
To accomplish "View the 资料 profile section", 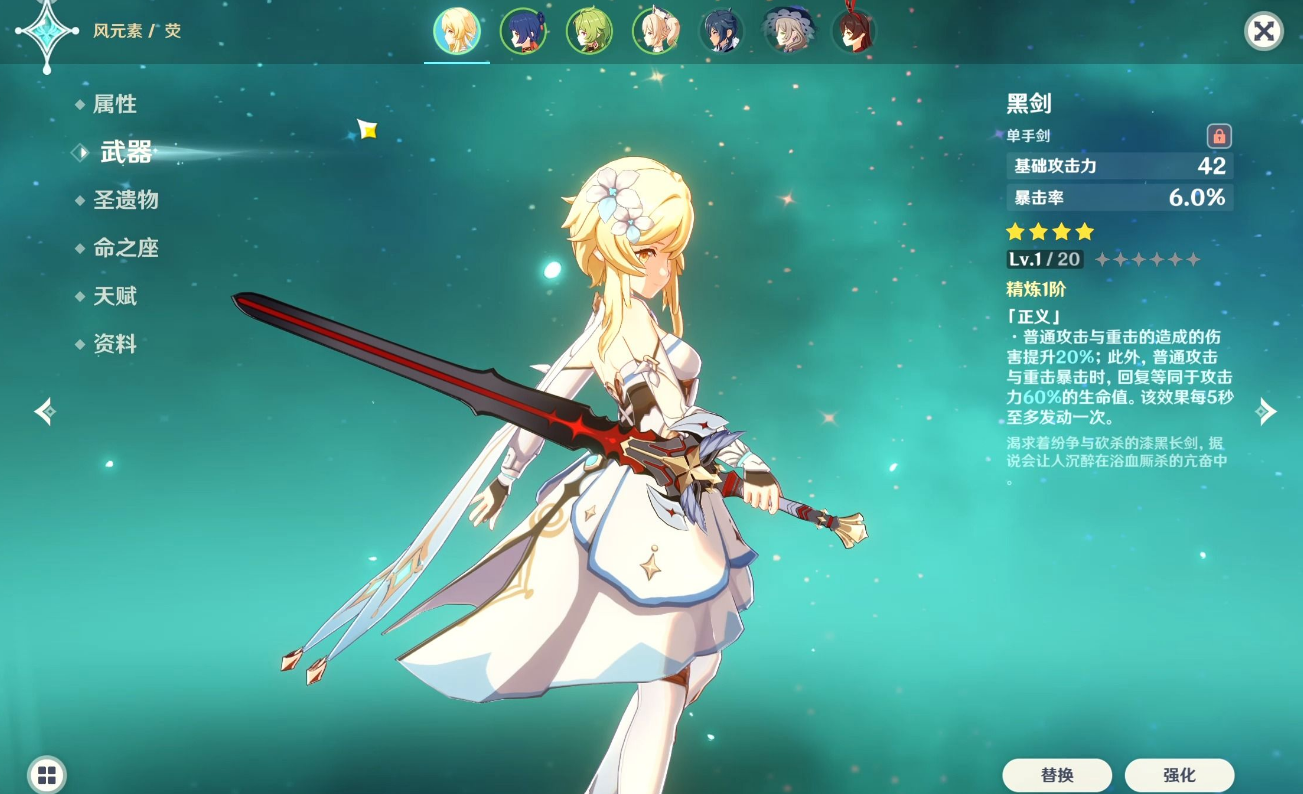I will coord(115,344).
